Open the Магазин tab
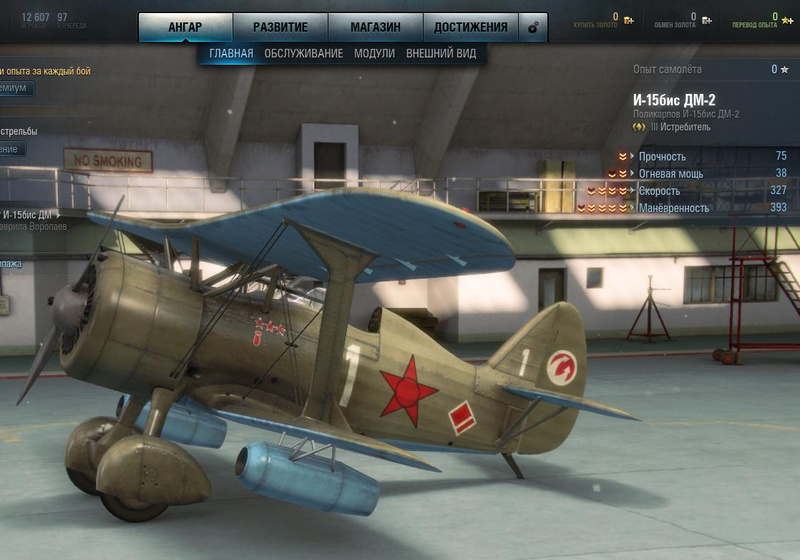Image resolution: width=800 pixels, height=560 pixels. (374, 27)
